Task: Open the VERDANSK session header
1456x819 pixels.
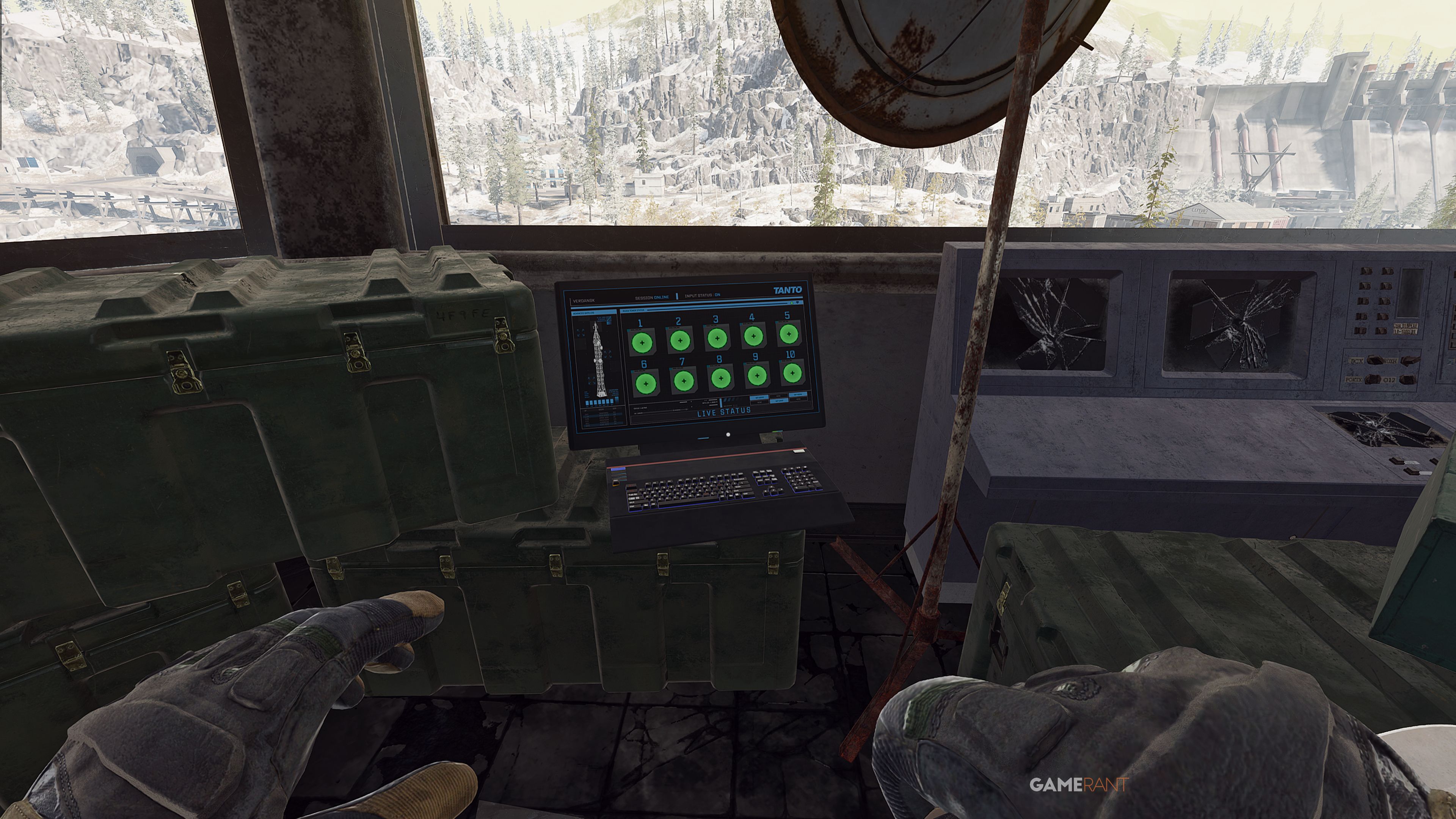Action: [x=584, y=301]
